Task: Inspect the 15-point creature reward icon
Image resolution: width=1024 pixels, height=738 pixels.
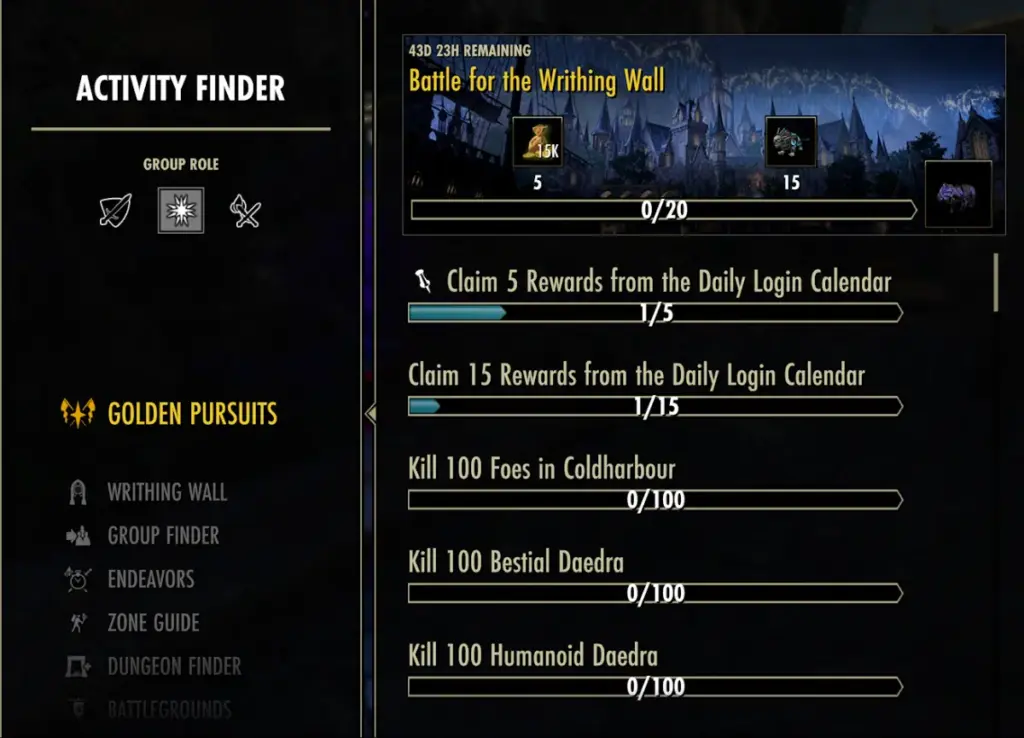Action: tap(791, 142)
